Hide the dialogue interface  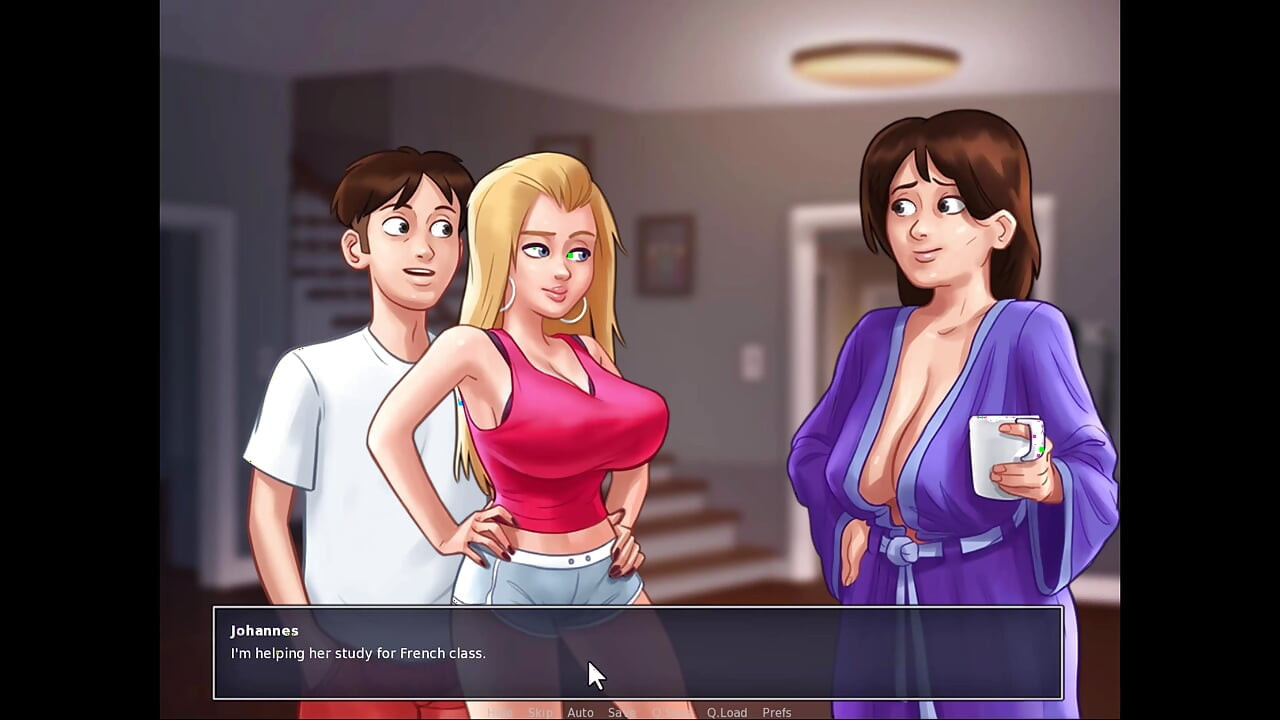pos(500,712)
